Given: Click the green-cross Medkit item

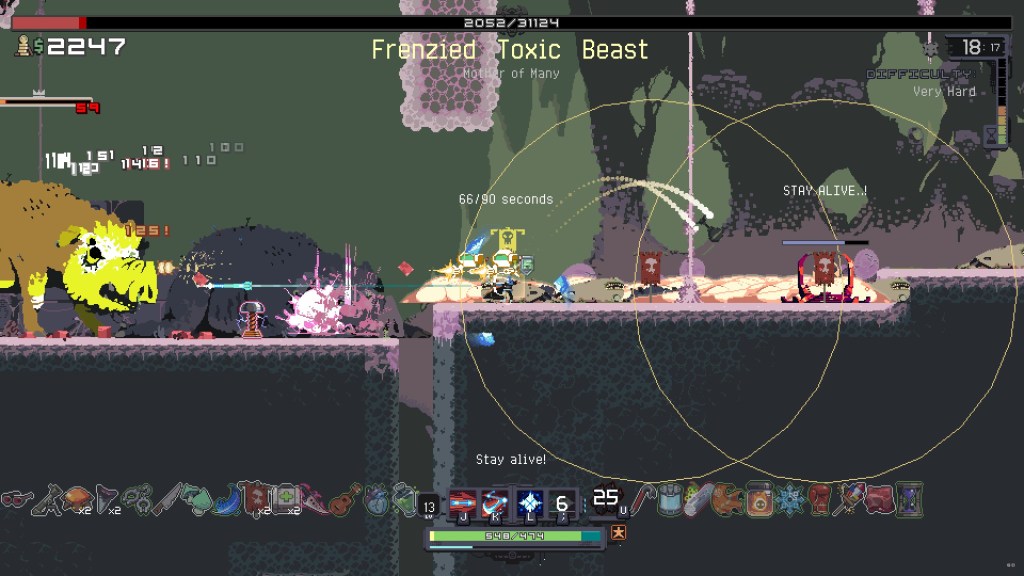Looking at the screenshot, I should (x=285, y=498).
